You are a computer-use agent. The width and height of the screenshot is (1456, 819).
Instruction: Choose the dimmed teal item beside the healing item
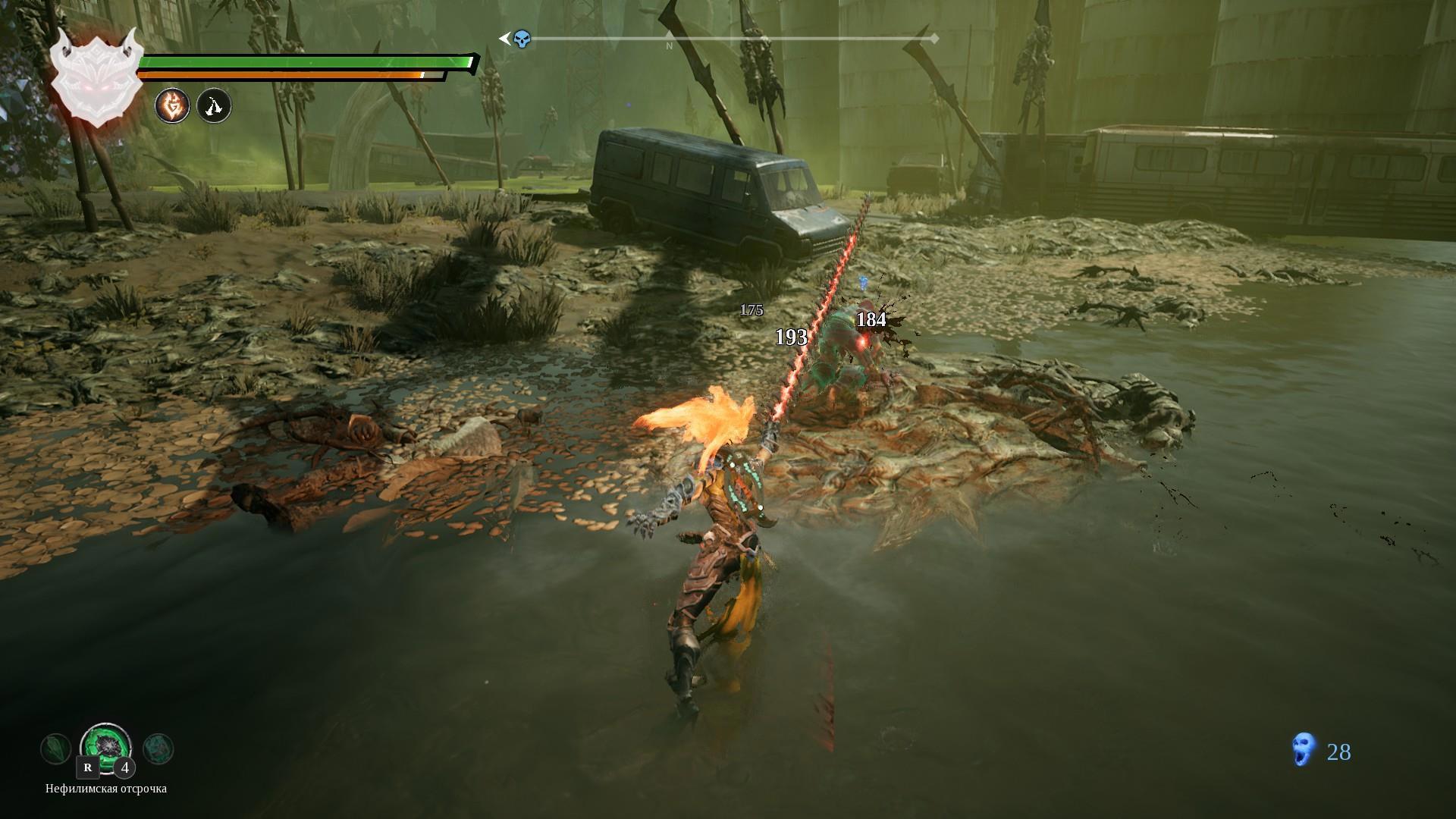(x=158, y=748)
